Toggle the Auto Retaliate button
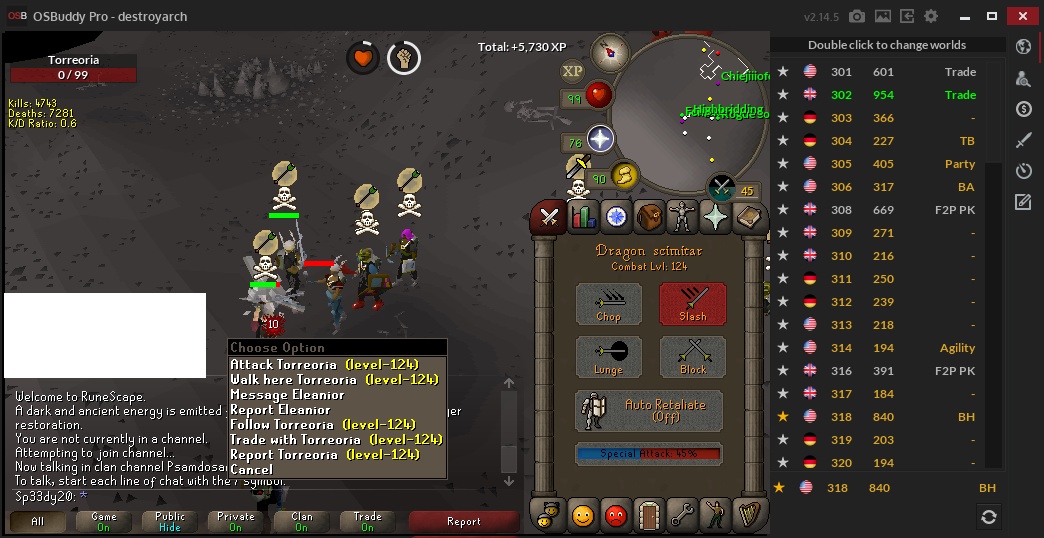The height and width of the screenshot is (538, 1044). [650, 411]
